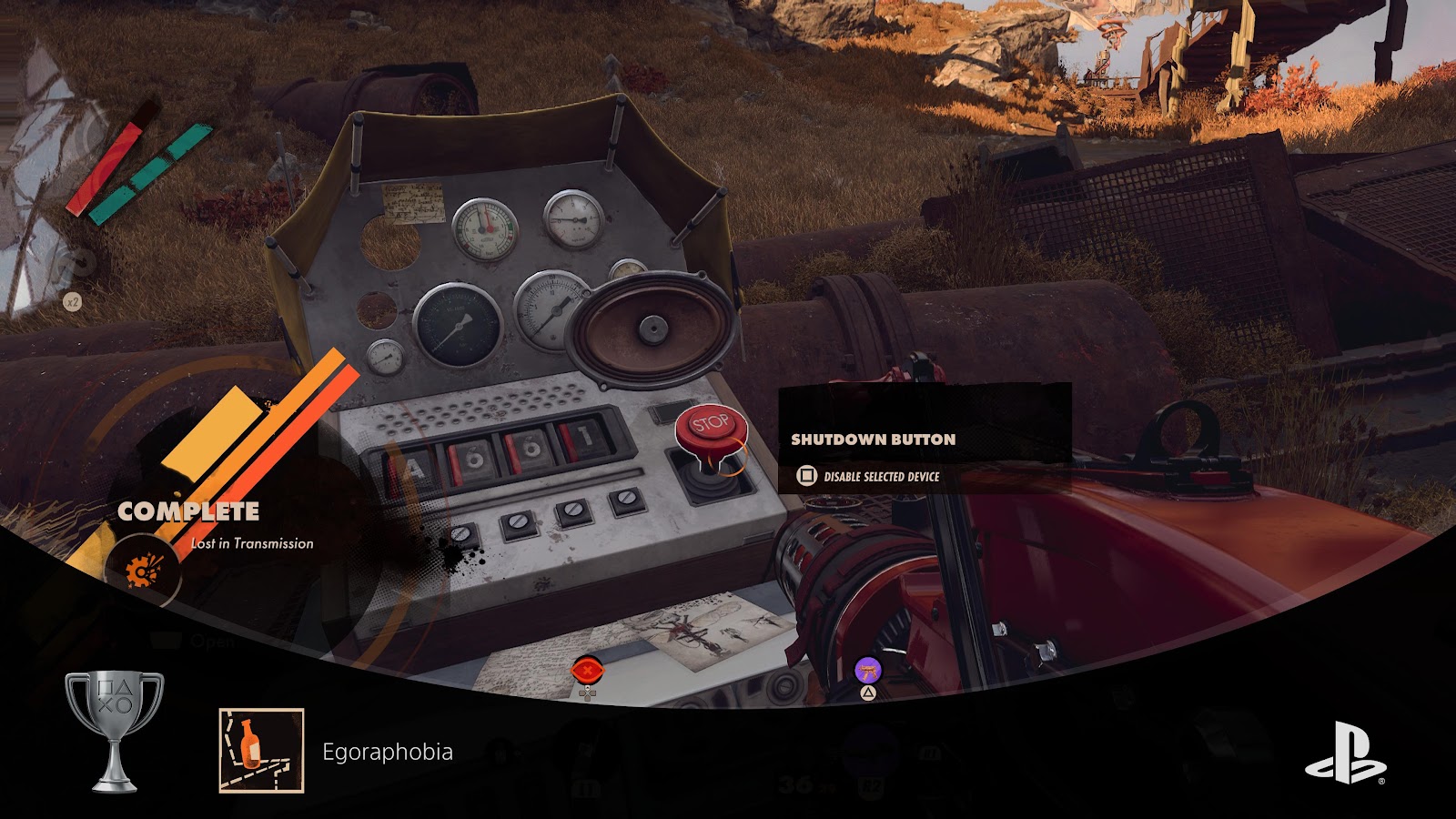
Task: Click the PlayStation logo
Action: 1345,753
